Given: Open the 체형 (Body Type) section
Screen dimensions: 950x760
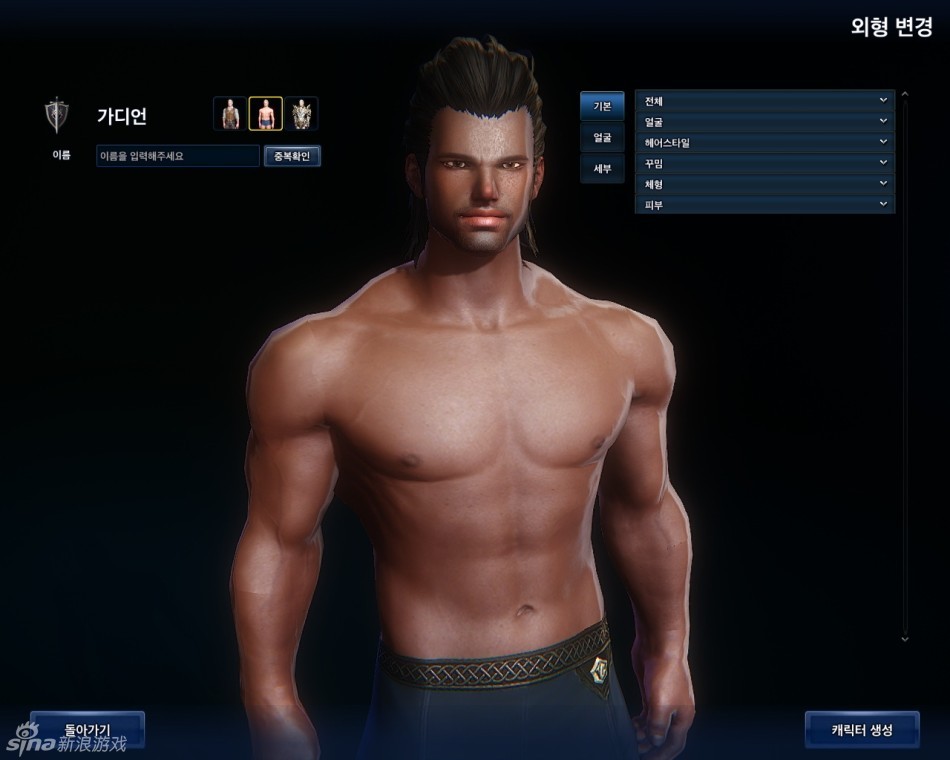Looking at the screenshot, I should click(764, 184).
